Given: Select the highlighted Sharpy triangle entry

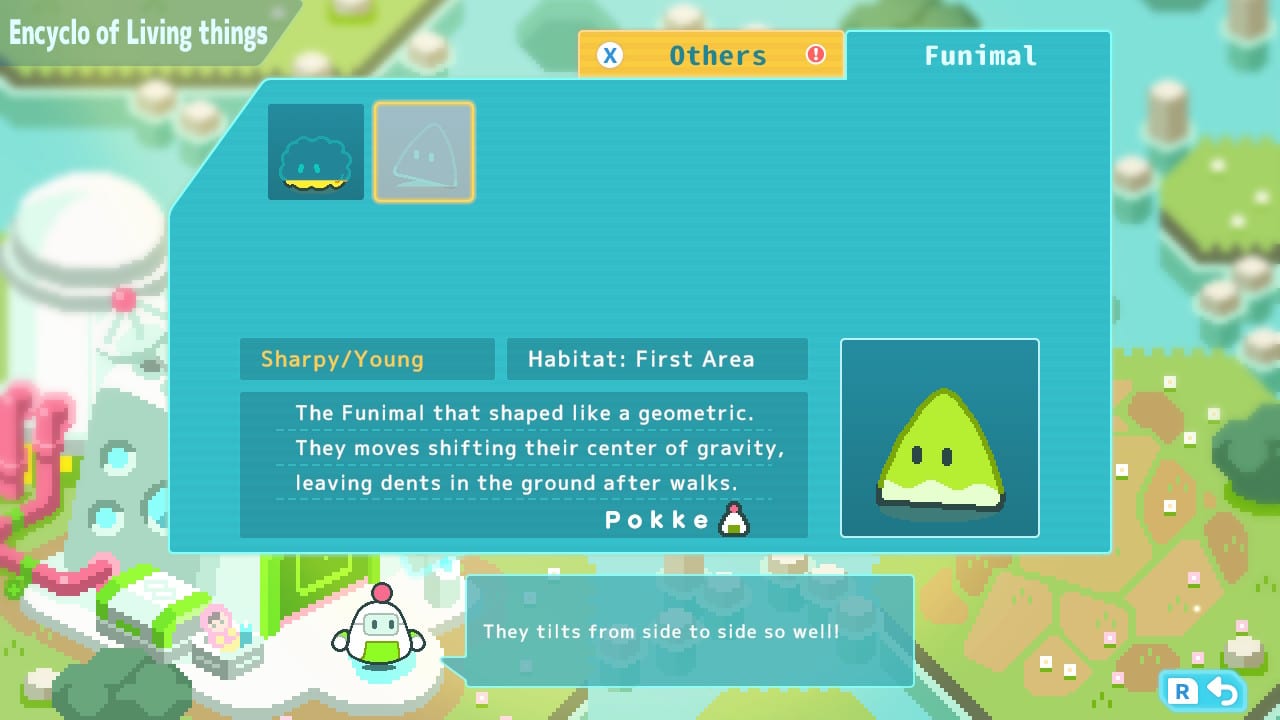Looking at the screenshot, I should [x=423, y=151].
